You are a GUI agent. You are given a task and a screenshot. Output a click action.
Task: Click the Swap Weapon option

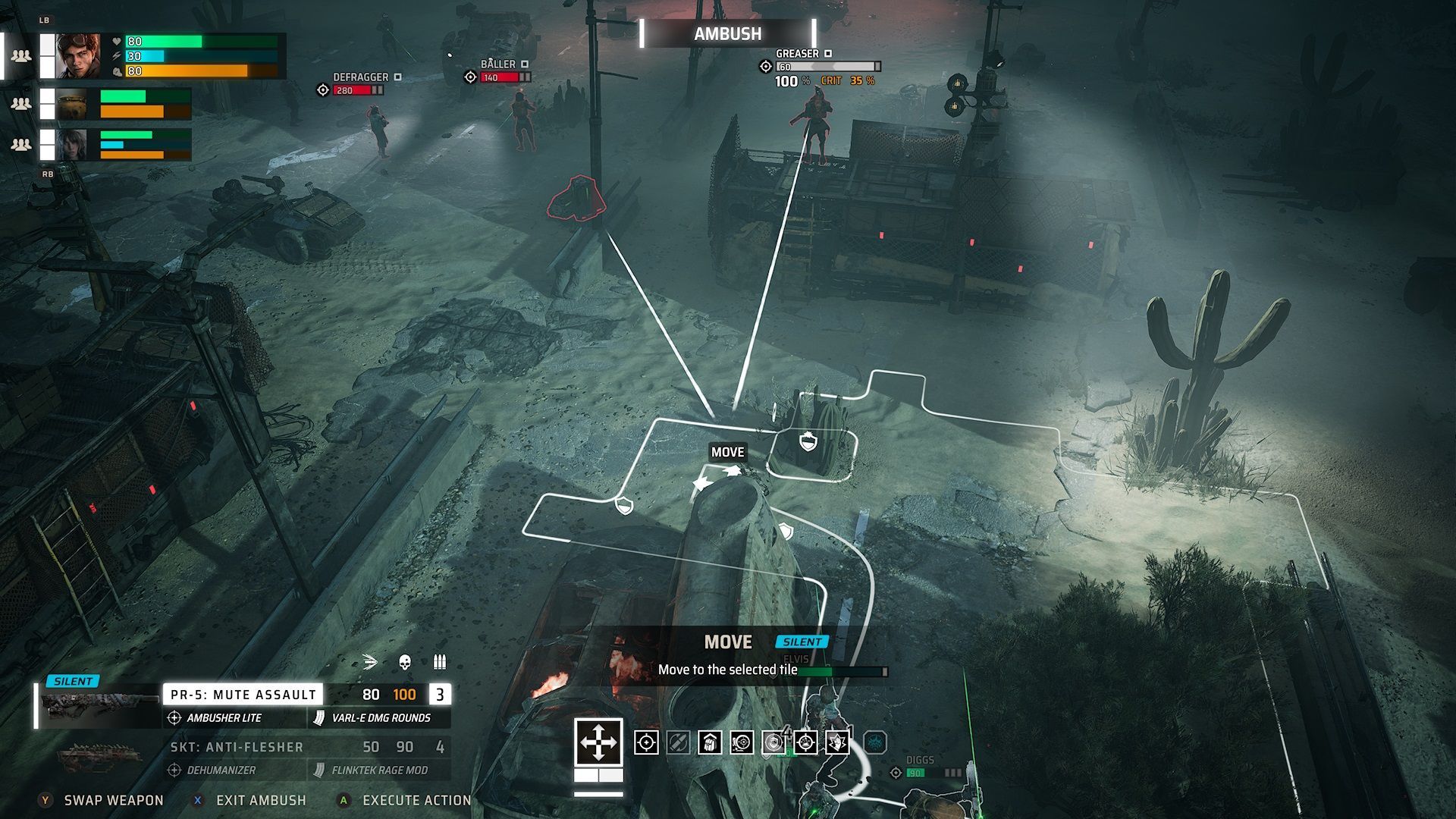113,800
